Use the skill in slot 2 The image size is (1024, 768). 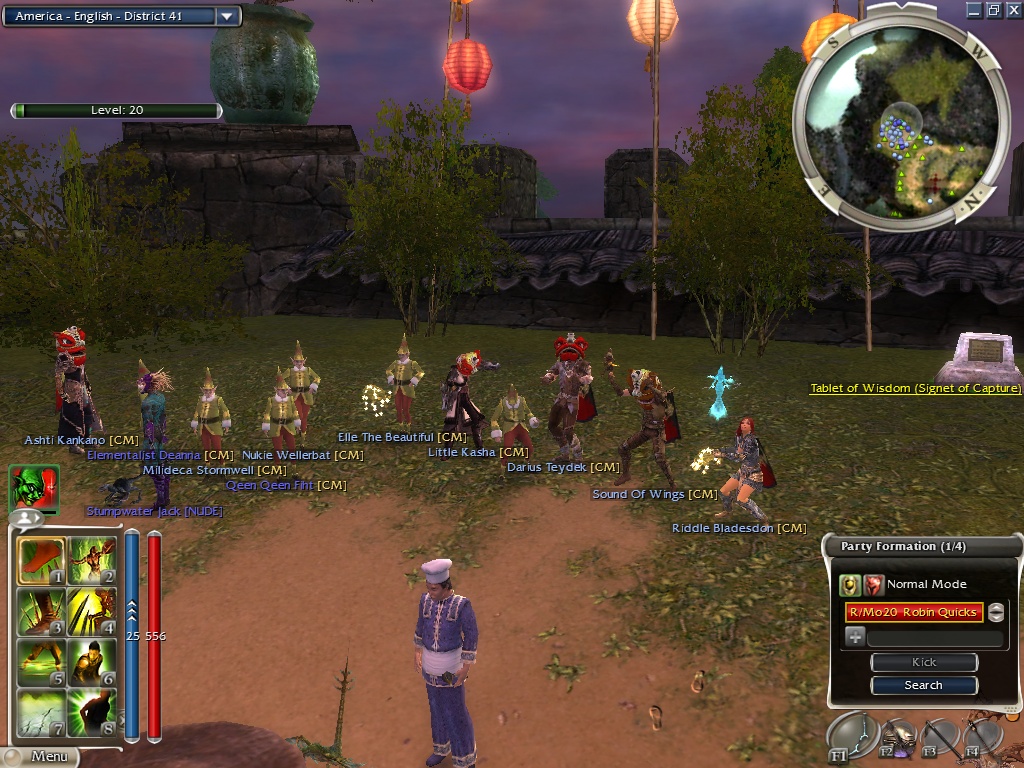[x=92, y=562]
